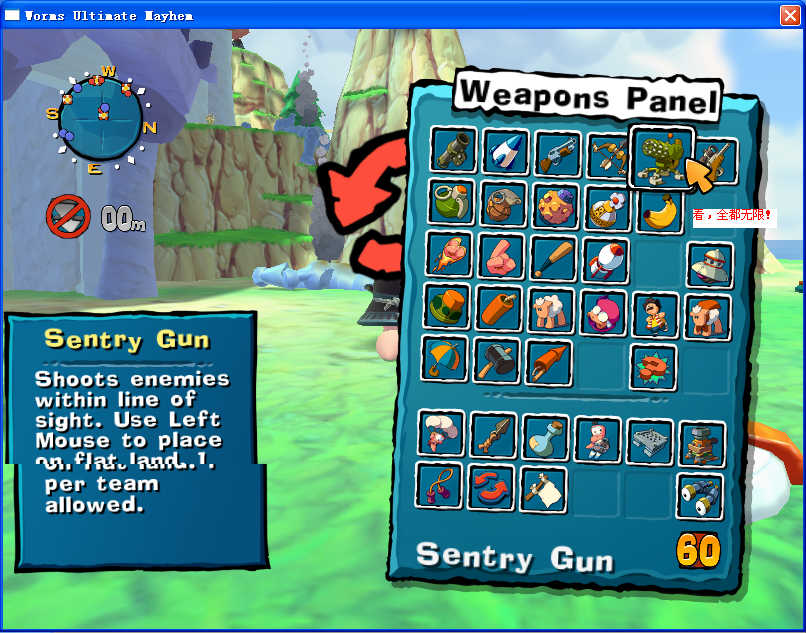Select the Sheep weapon icon
This screenshot has width=806, height=633.
[551, 311]
